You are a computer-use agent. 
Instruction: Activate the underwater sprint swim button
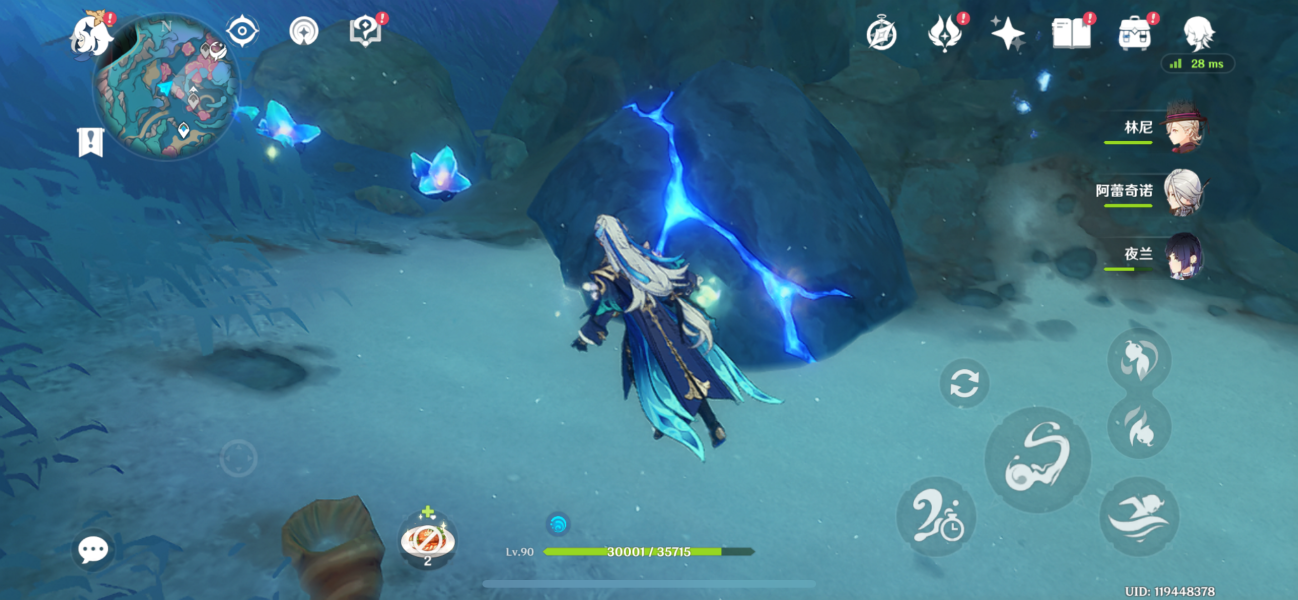point(1139,516)
